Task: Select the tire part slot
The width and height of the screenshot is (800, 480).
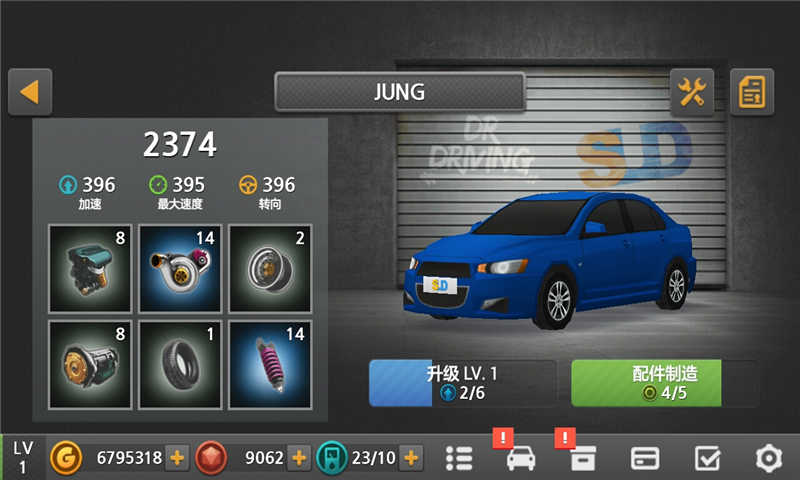Action: pos(180,364)
